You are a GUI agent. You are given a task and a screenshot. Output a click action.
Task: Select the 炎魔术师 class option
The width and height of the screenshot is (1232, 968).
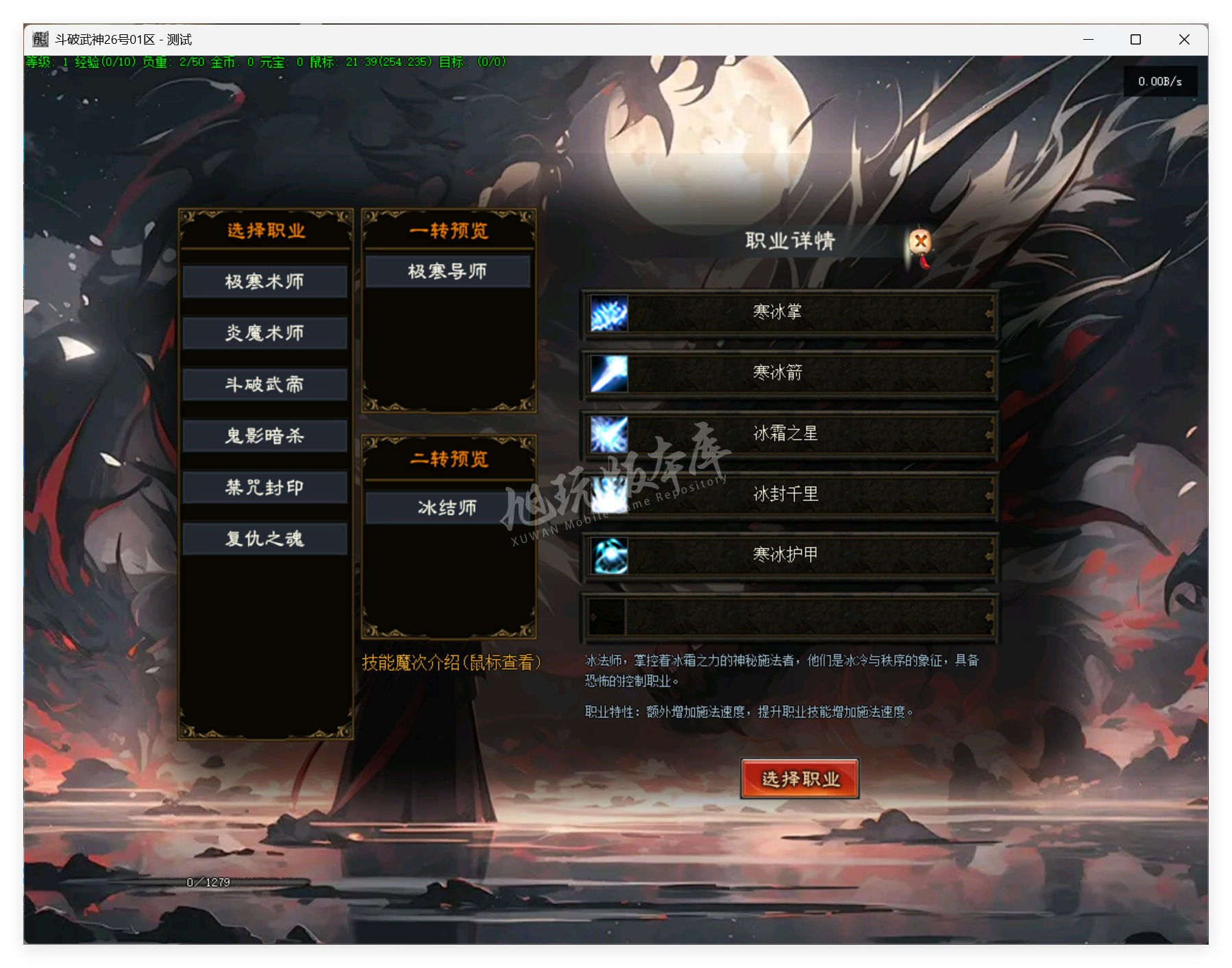[x=264, y=333]
